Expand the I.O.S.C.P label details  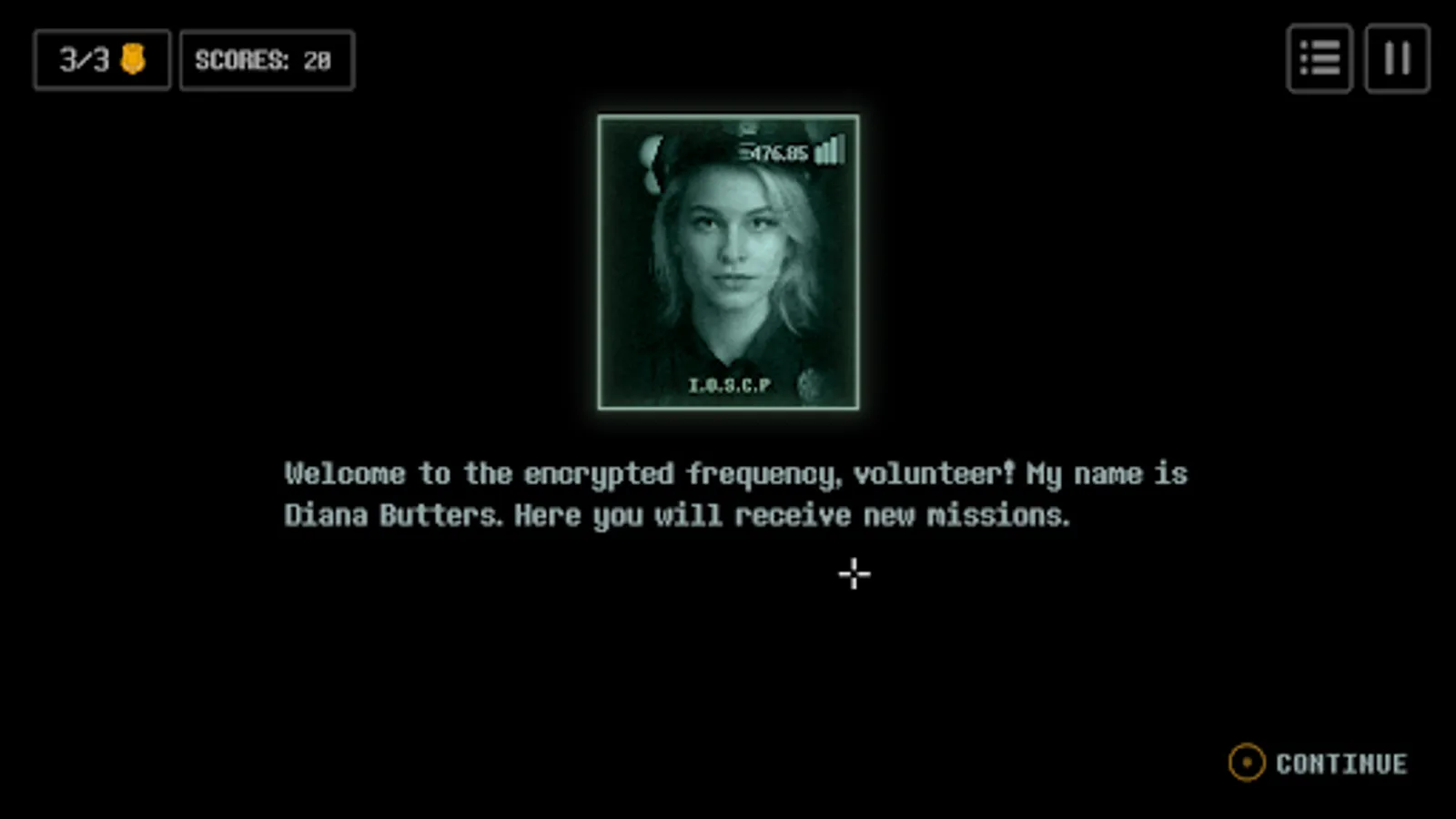(727, 385)
